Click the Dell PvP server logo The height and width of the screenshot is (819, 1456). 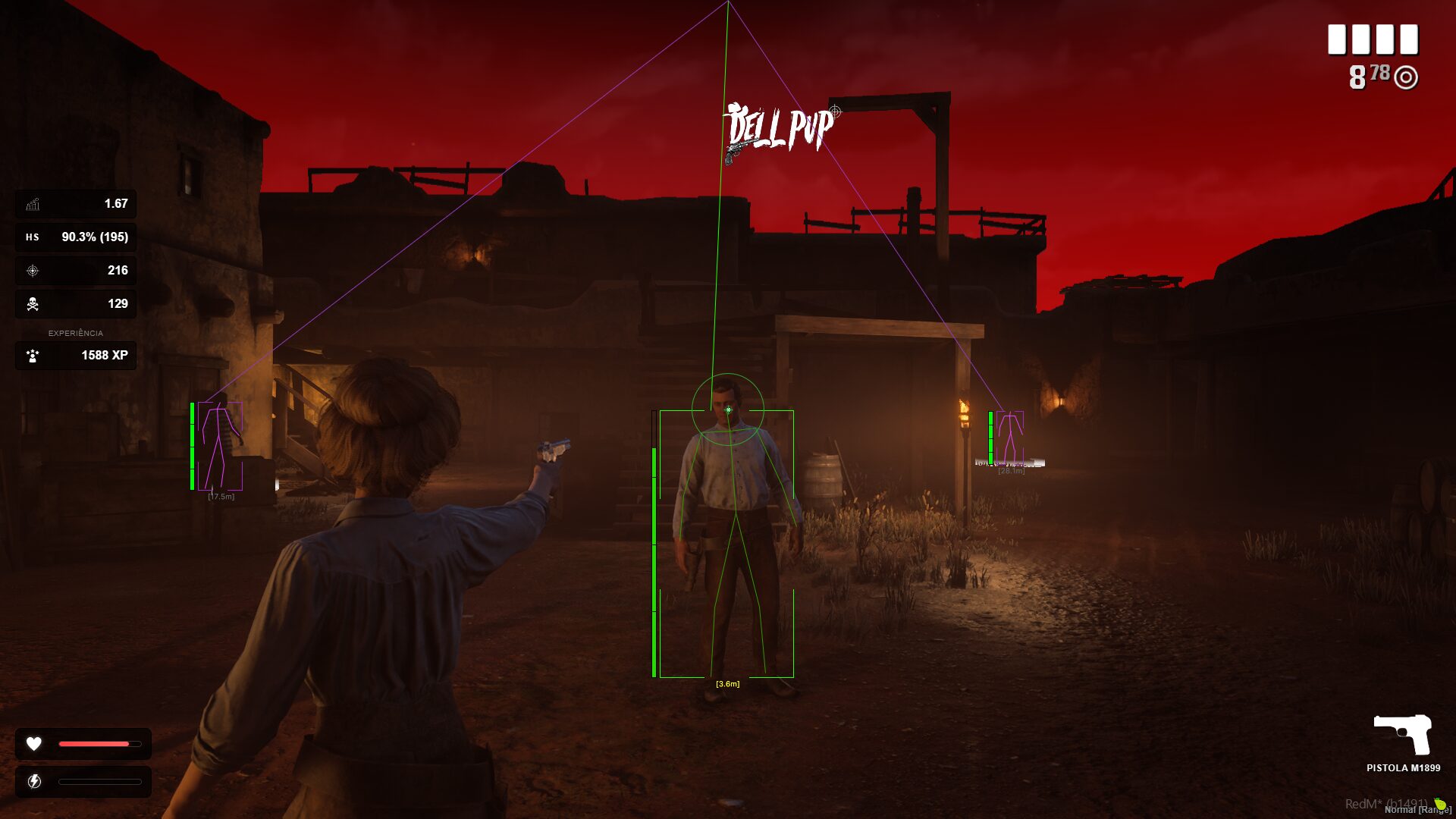(x=780, y=130)
